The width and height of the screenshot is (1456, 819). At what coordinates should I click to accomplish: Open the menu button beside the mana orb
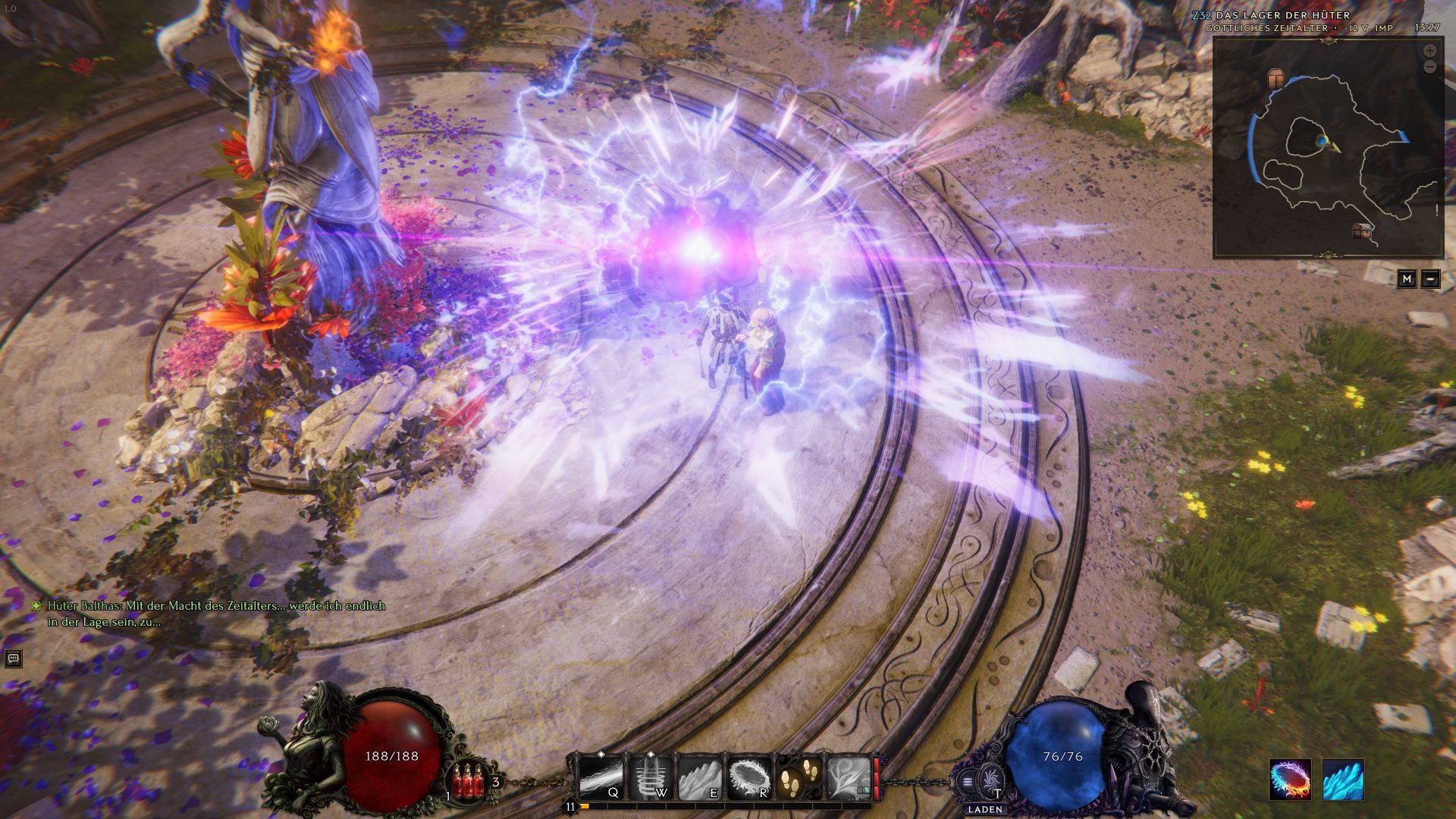[x=967, y=781]
